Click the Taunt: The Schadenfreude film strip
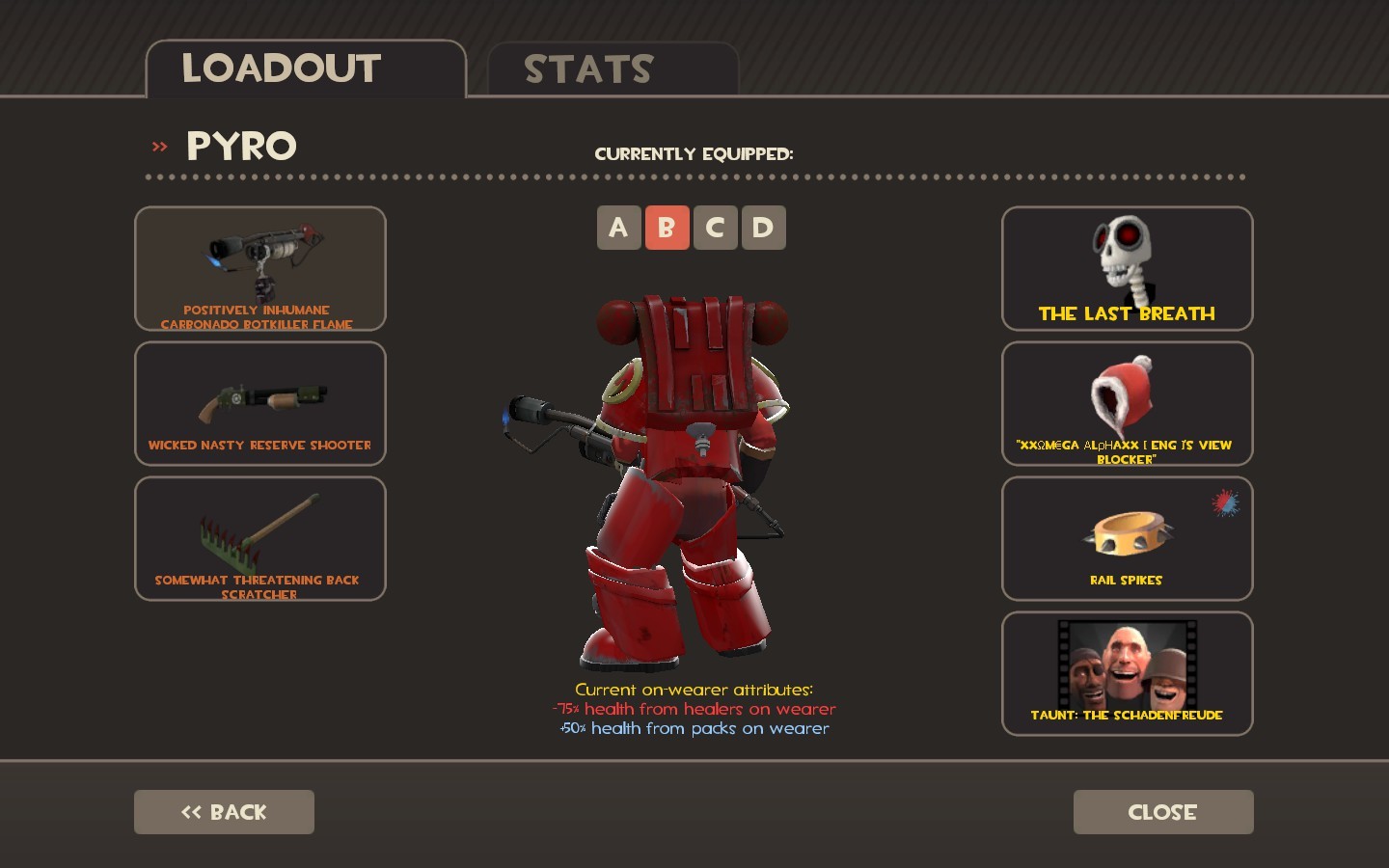This screenshot has height=868, width=1389. pos(1126,673)
